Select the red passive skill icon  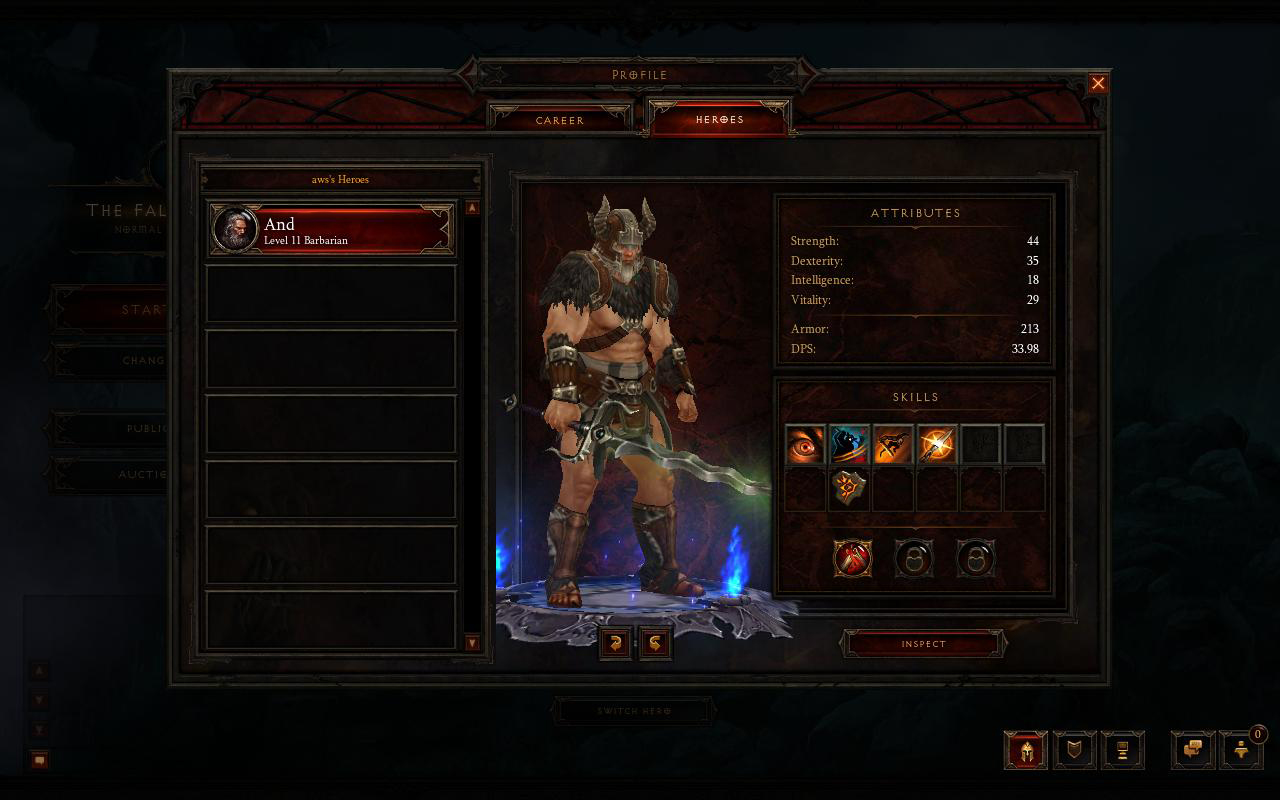tap(852, 558)
